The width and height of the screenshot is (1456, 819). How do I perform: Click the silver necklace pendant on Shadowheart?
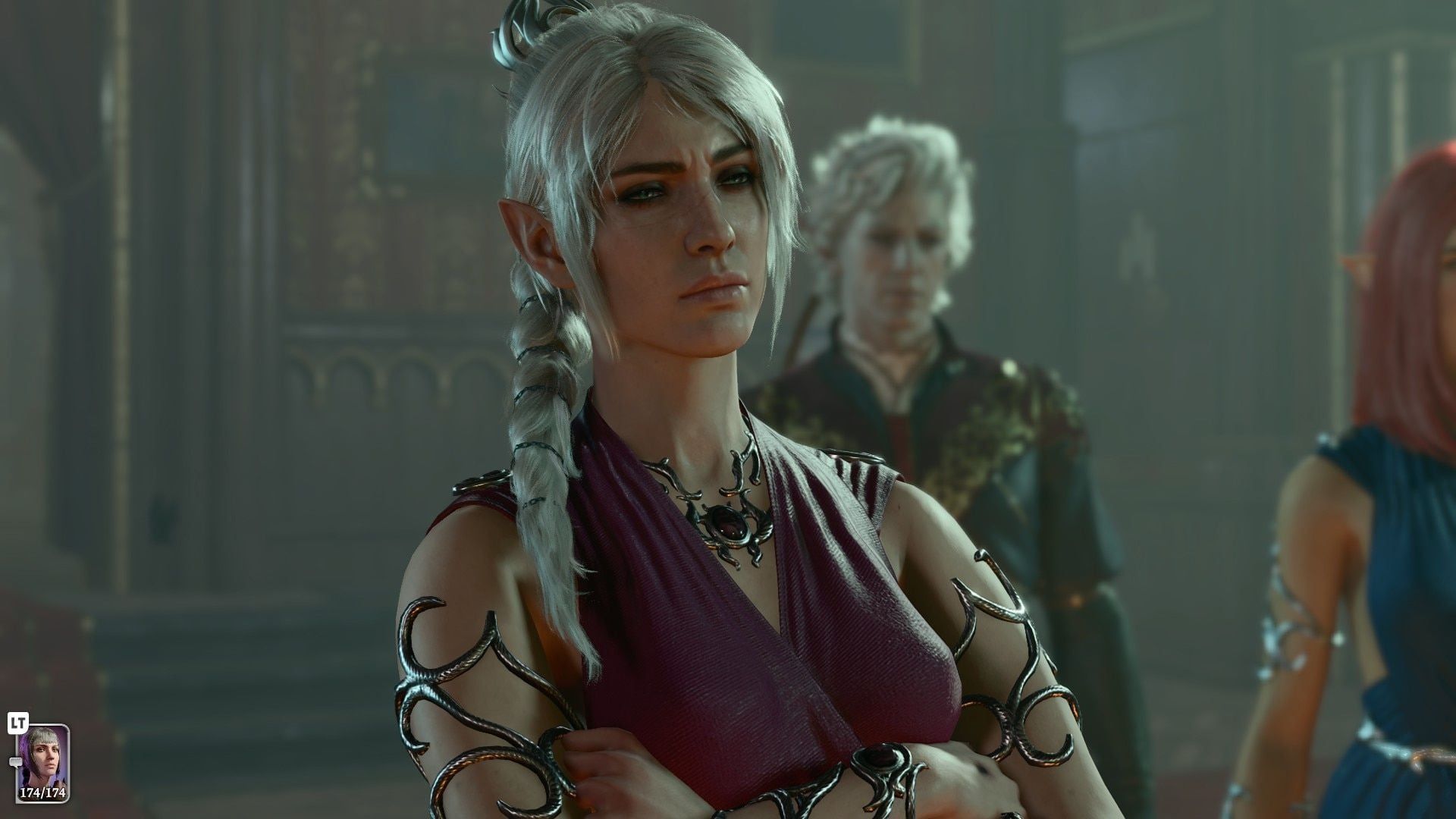(x=732, y=523)
